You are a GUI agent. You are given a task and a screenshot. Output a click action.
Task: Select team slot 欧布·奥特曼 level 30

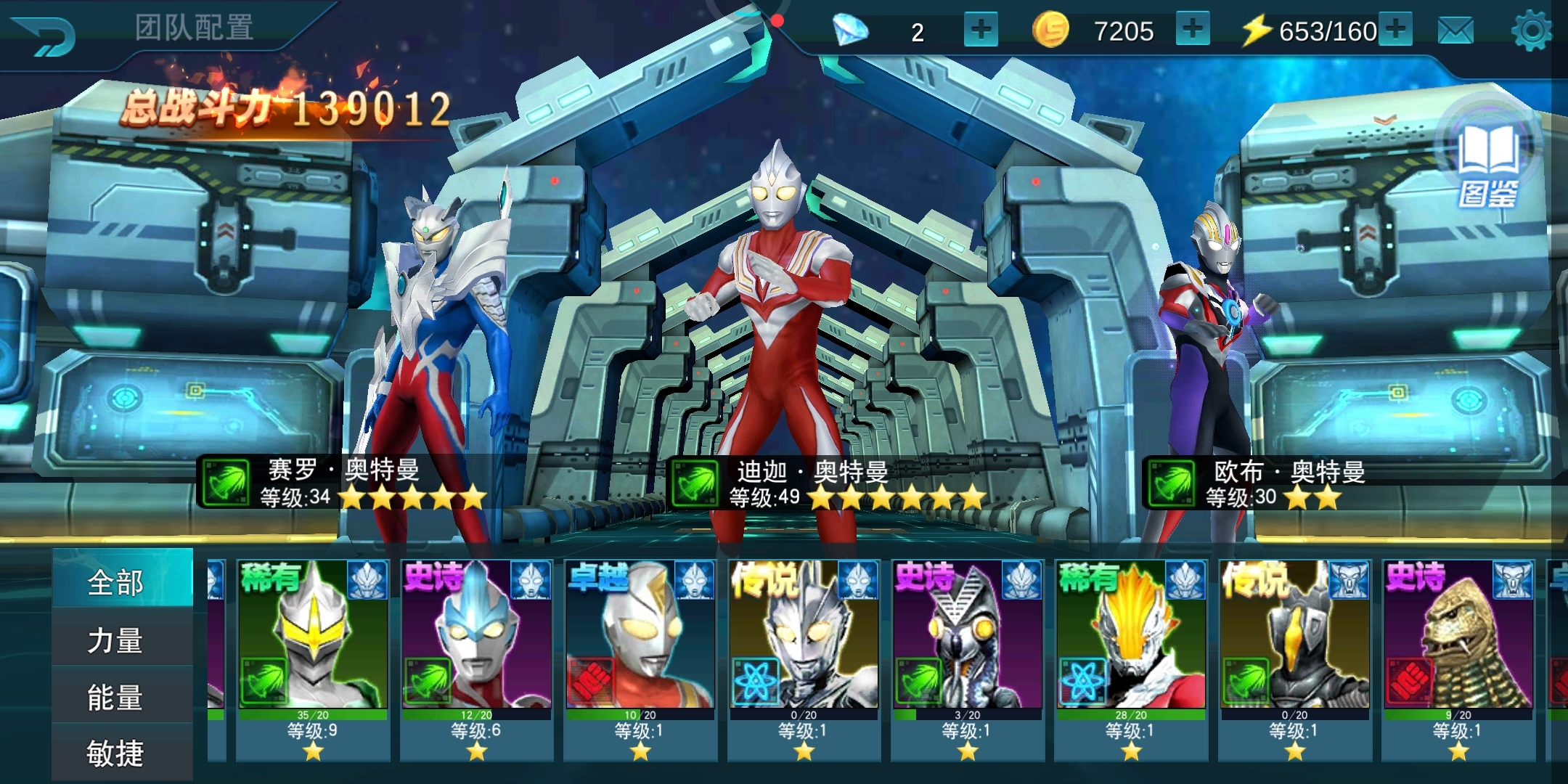1220,327
